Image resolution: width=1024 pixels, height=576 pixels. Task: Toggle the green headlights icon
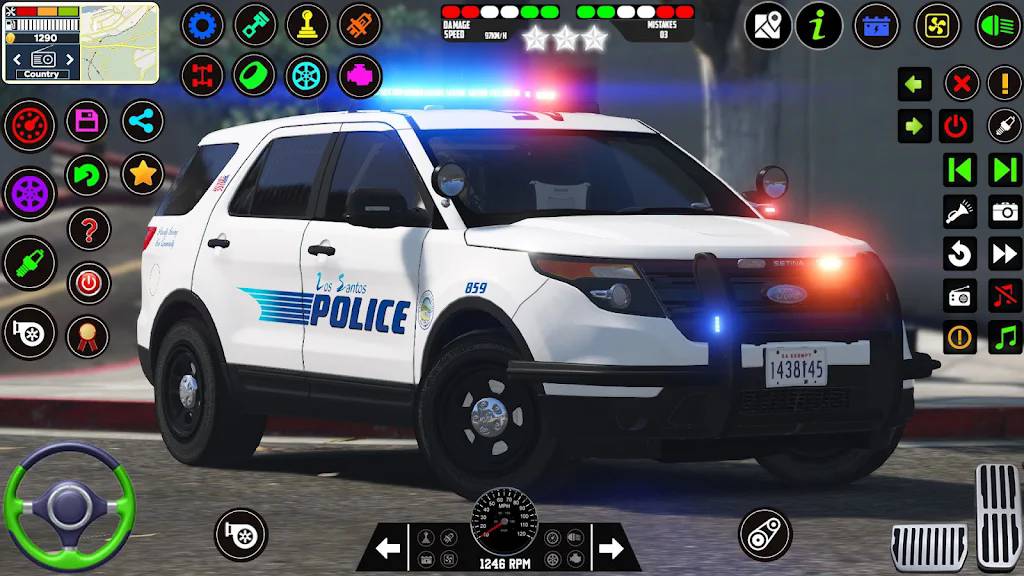point(998,25)
